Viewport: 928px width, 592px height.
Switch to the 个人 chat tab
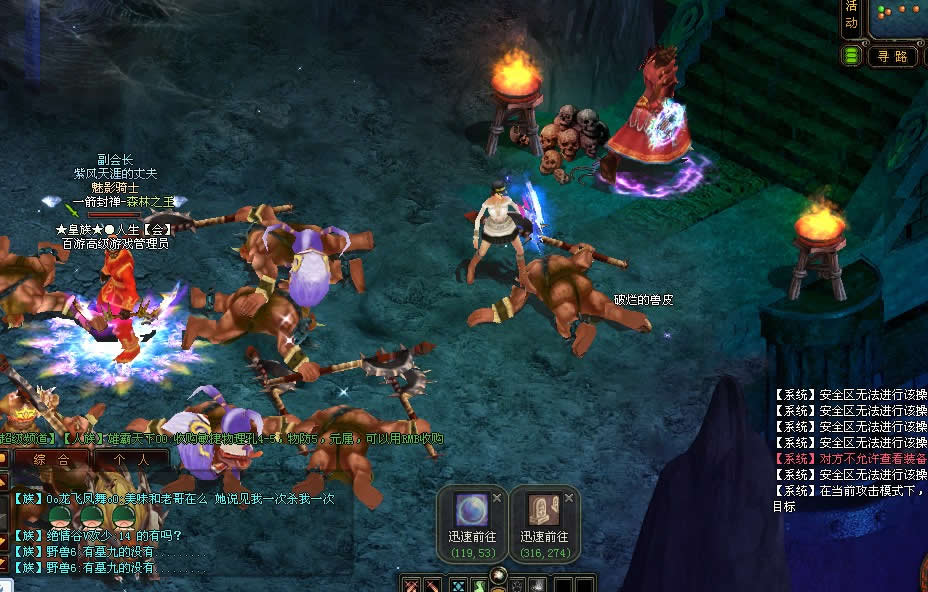pos(130,460)
